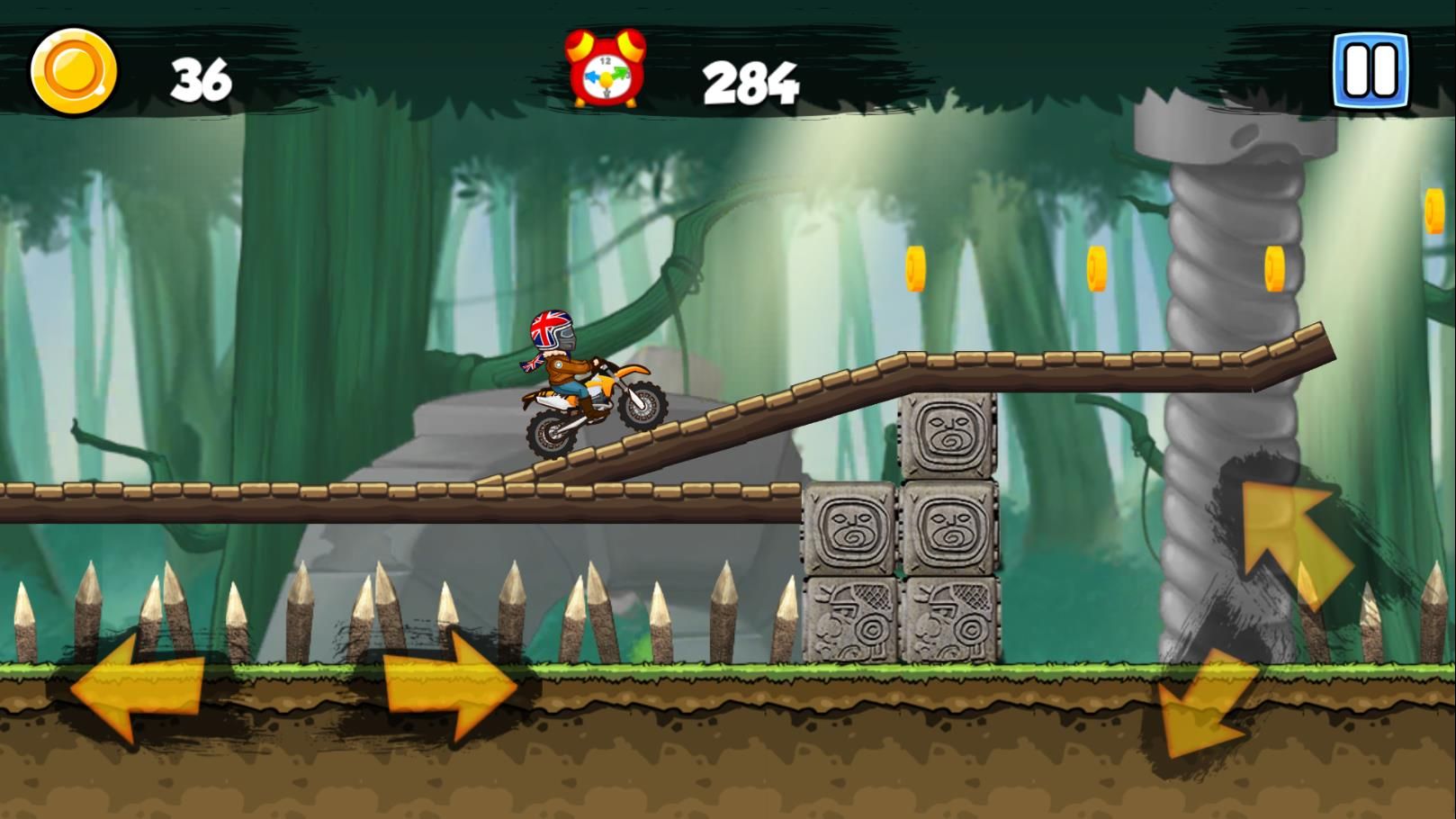Tap the left arrow control
Viewport: 1456px width, 819px height.
click(137, 688)
